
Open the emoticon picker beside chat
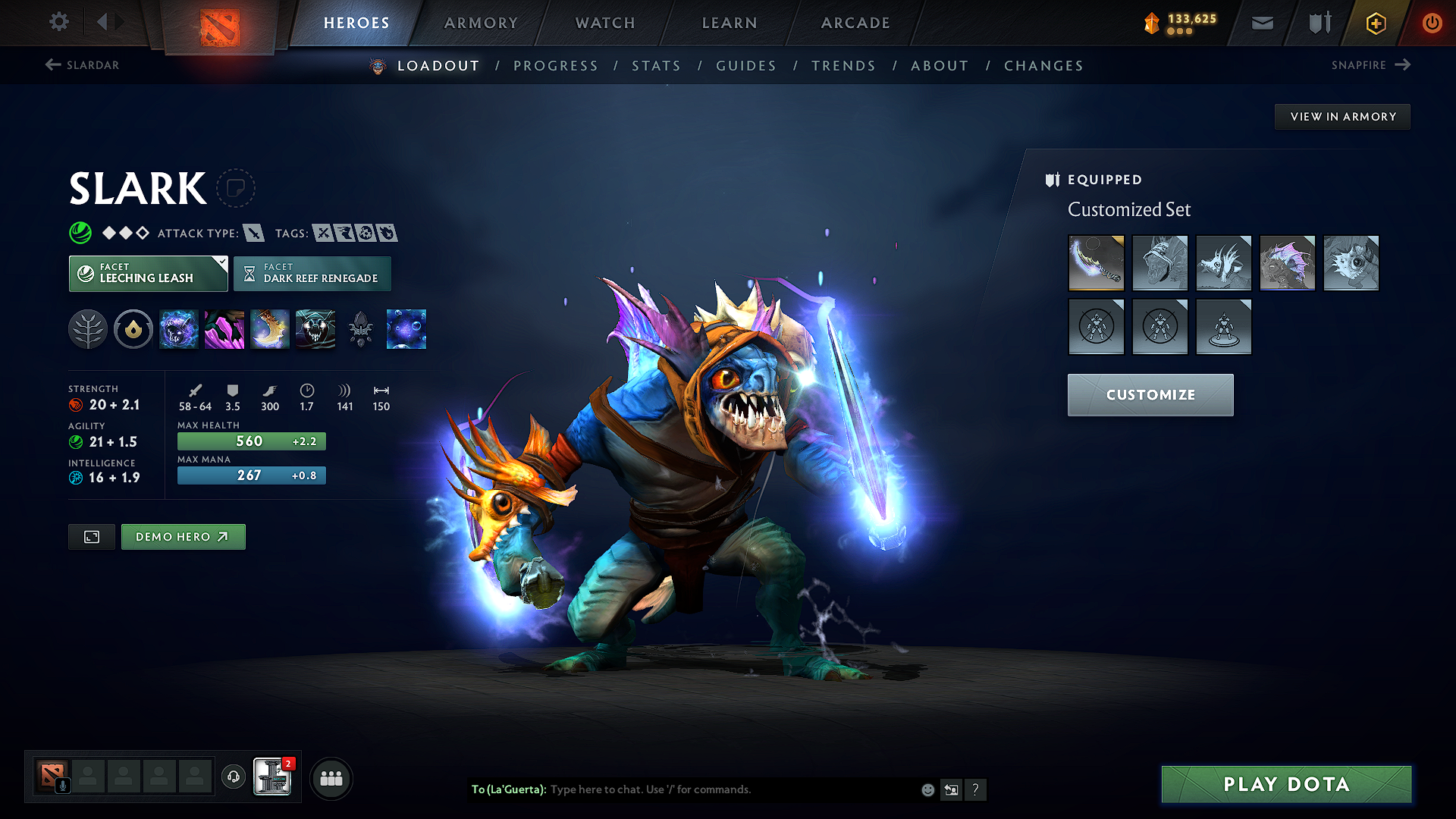pos(927,789)
